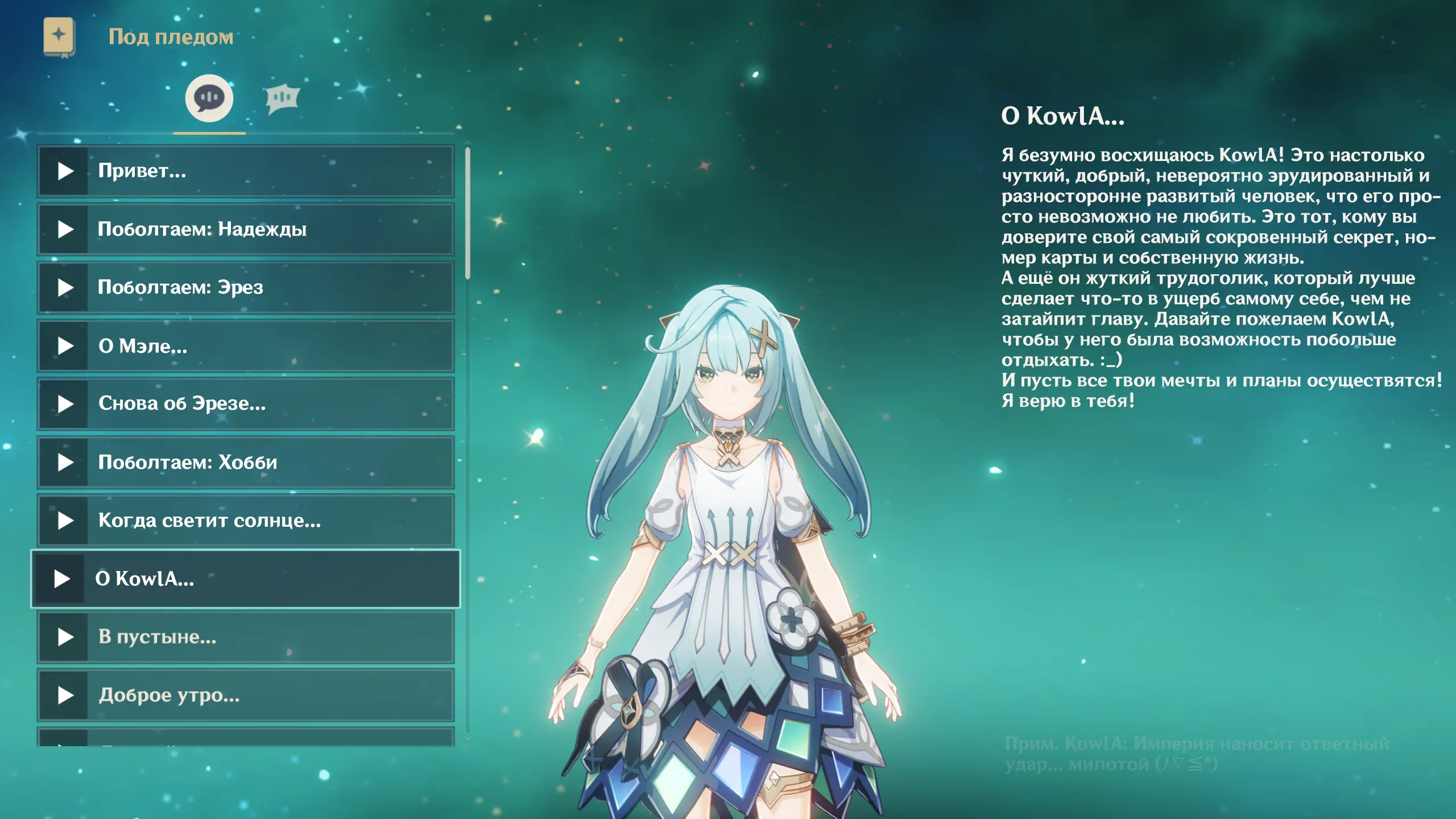Choose the "О Мэле..." entry

click(246, 346)
